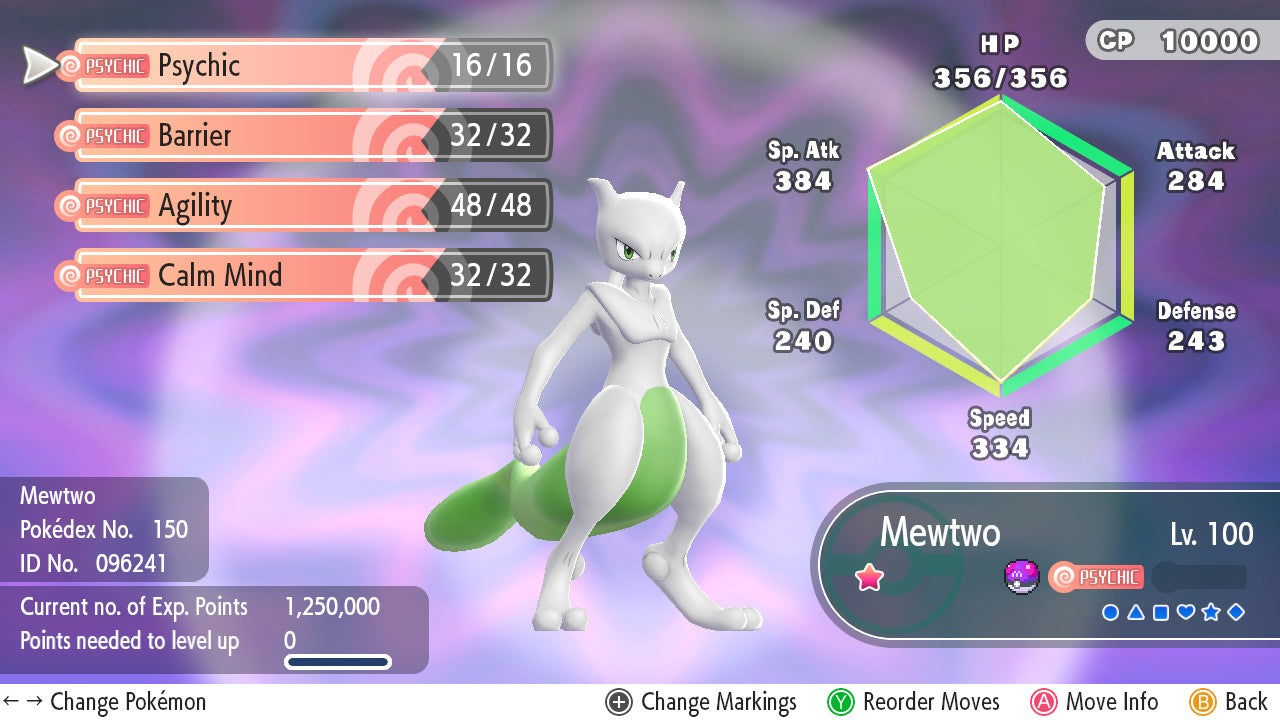
Task: Click Change Pokémon at the bottom left
Action: click(105, 702)
